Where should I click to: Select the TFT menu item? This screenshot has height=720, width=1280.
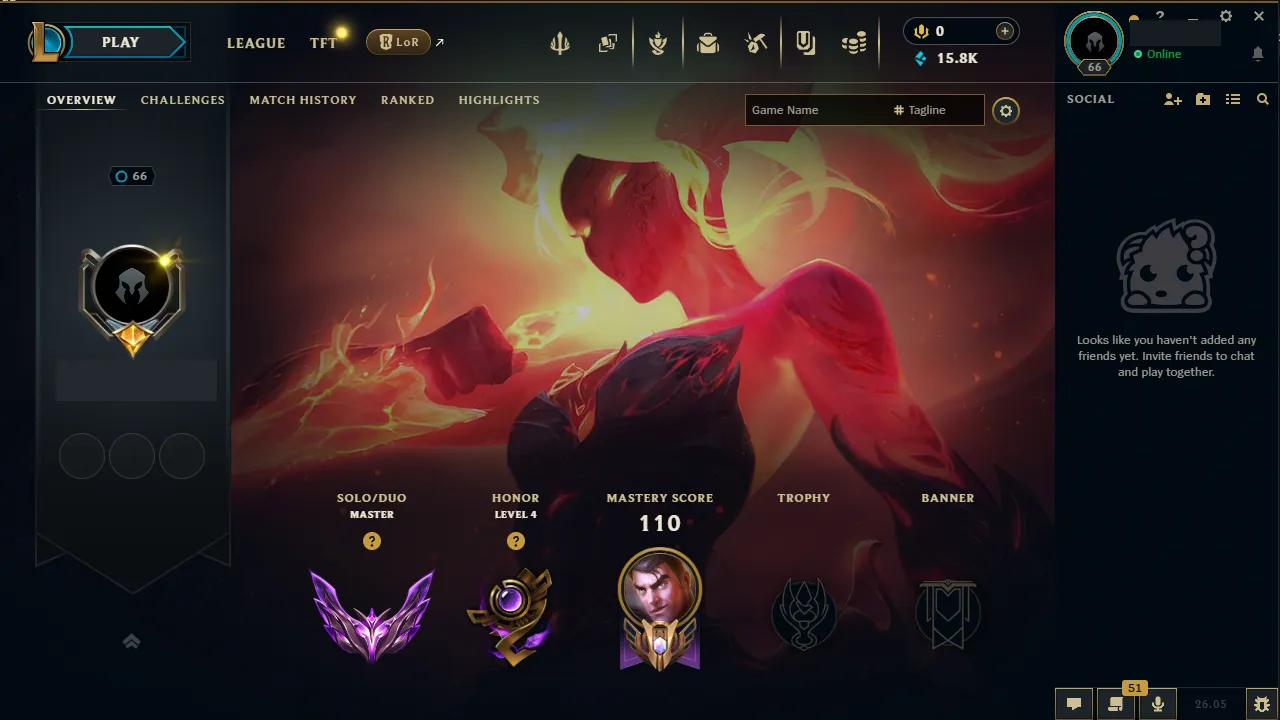[x=322, y=43]
